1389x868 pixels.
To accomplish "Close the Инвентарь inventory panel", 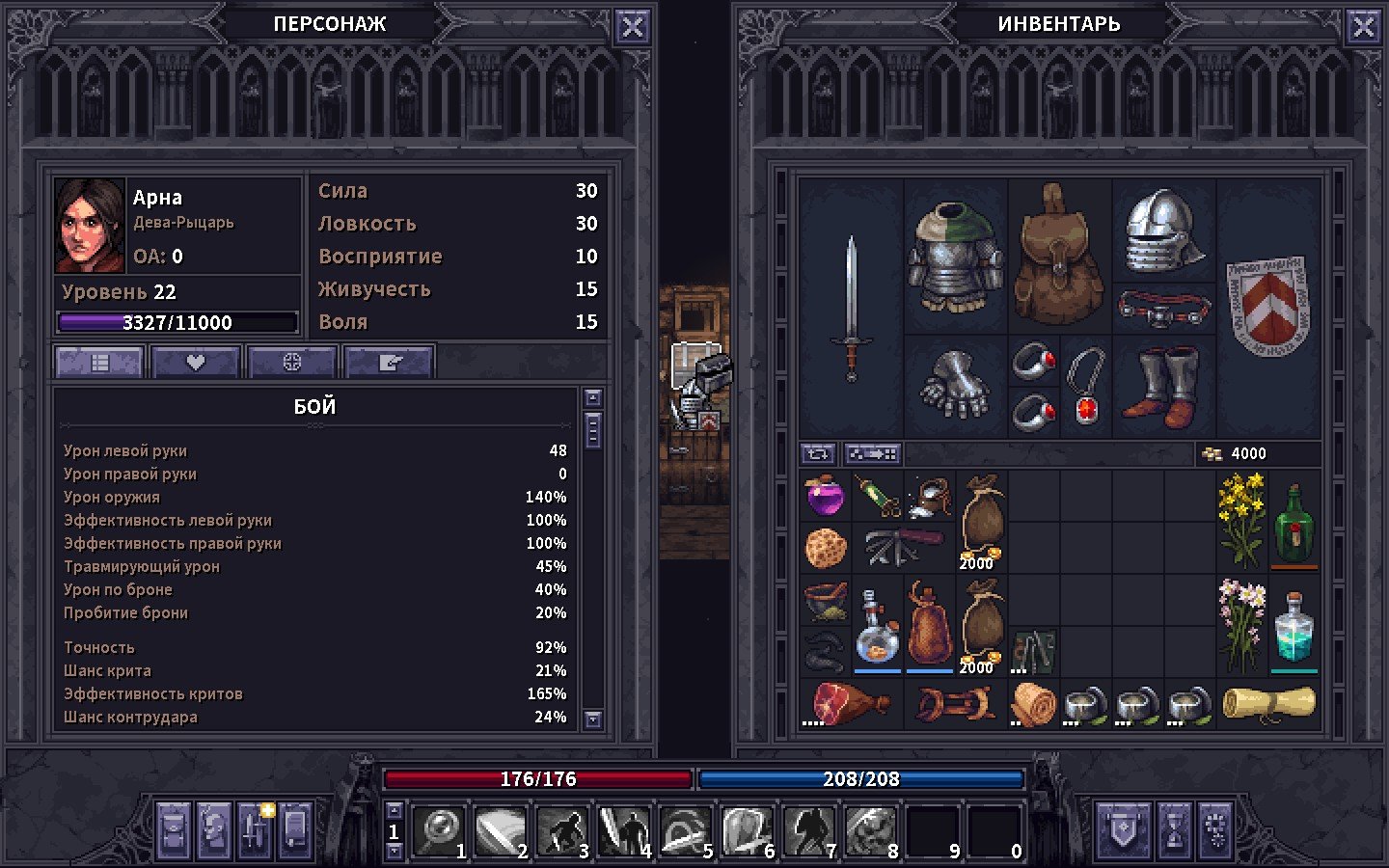I will pos(1363,27).
